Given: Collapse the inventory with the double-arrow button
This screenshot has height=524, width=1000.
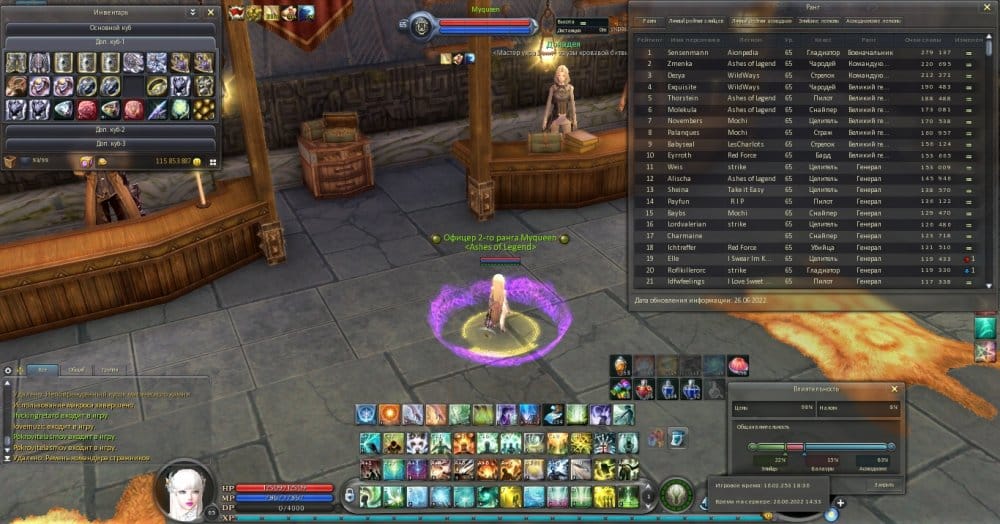Looking at the screenshot, I should [191, 13].
